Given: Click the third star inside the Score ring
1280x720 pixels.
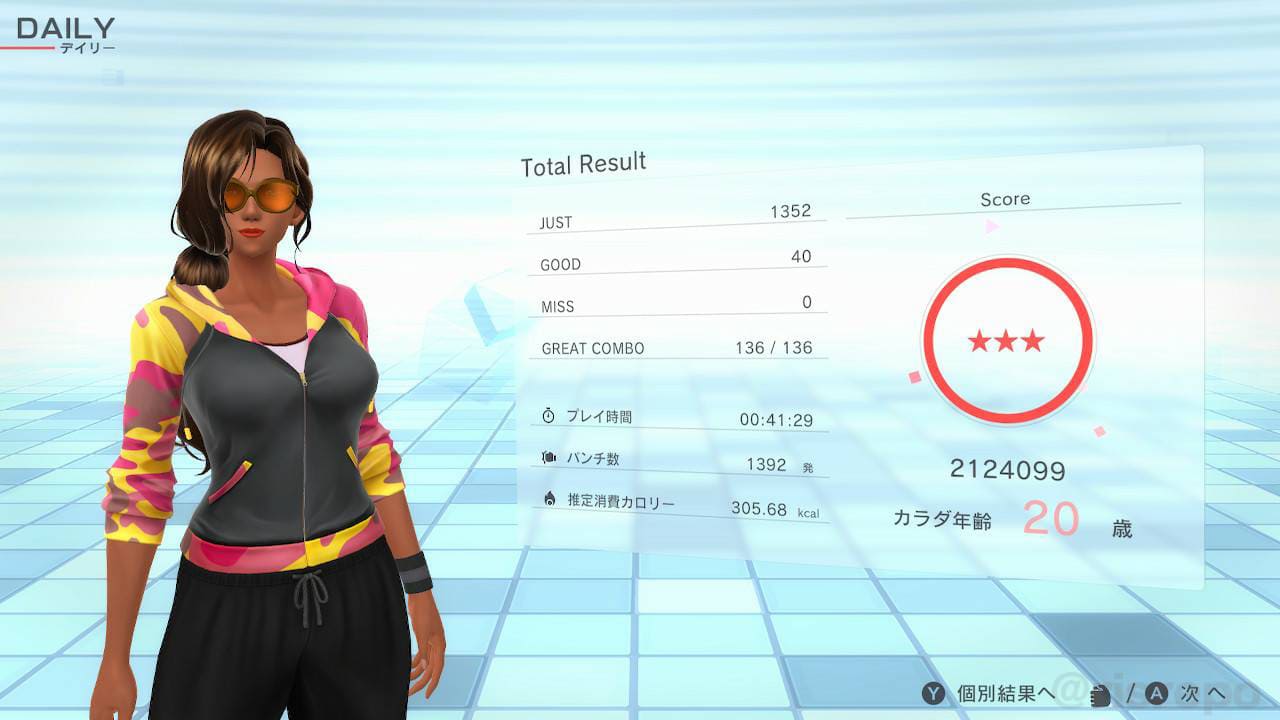Looking at the screenshot, I should 1031,340.
